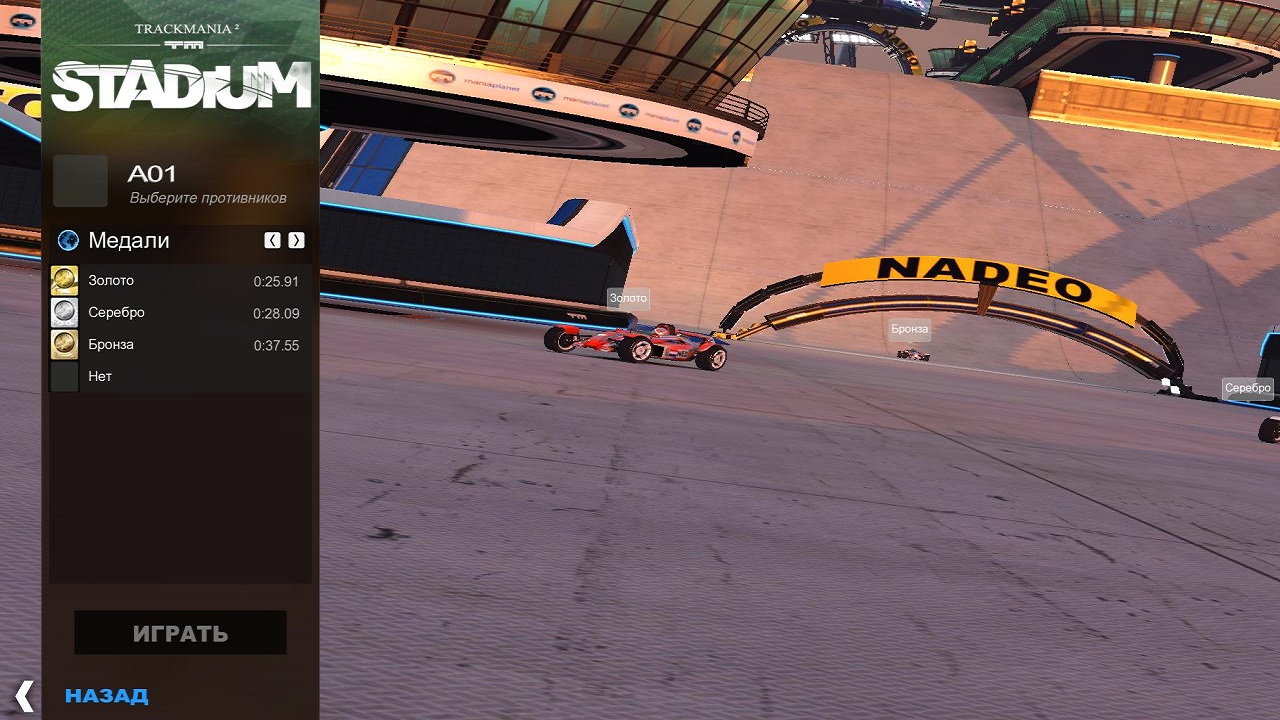Select the Золото gold medal opponent

coord(175,281)
